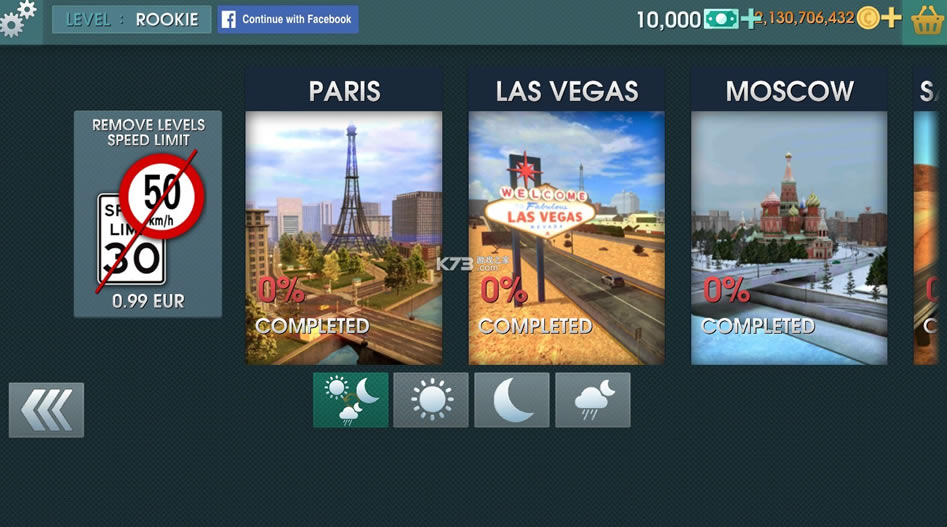The width and height of the screenshot is (947, 527).
Task: Add more gold coins with yellow plus
Action: point(891,18)
